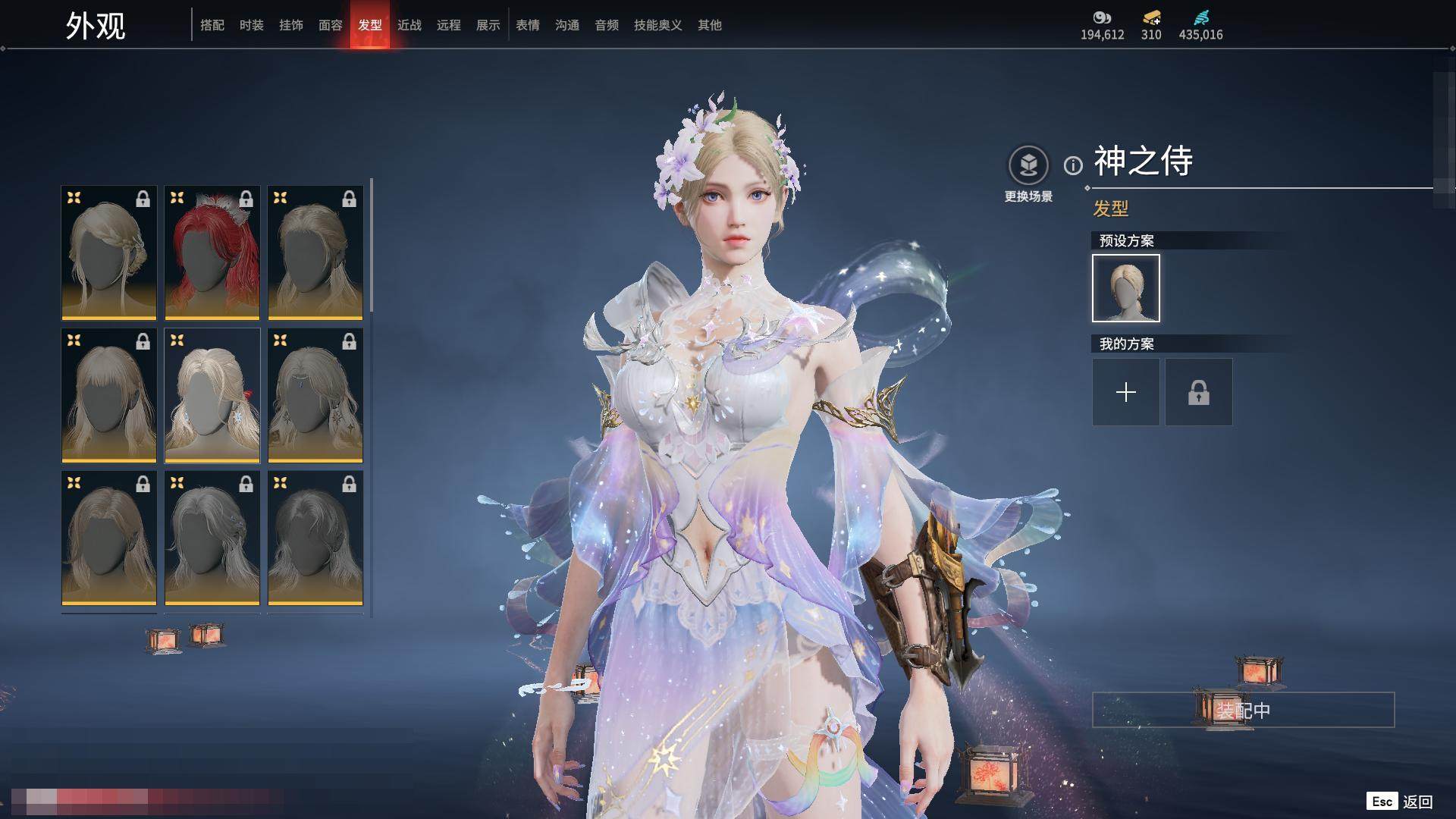Choose the 其他 other tab
The image size is (1456, 819).
coord(710,25)
